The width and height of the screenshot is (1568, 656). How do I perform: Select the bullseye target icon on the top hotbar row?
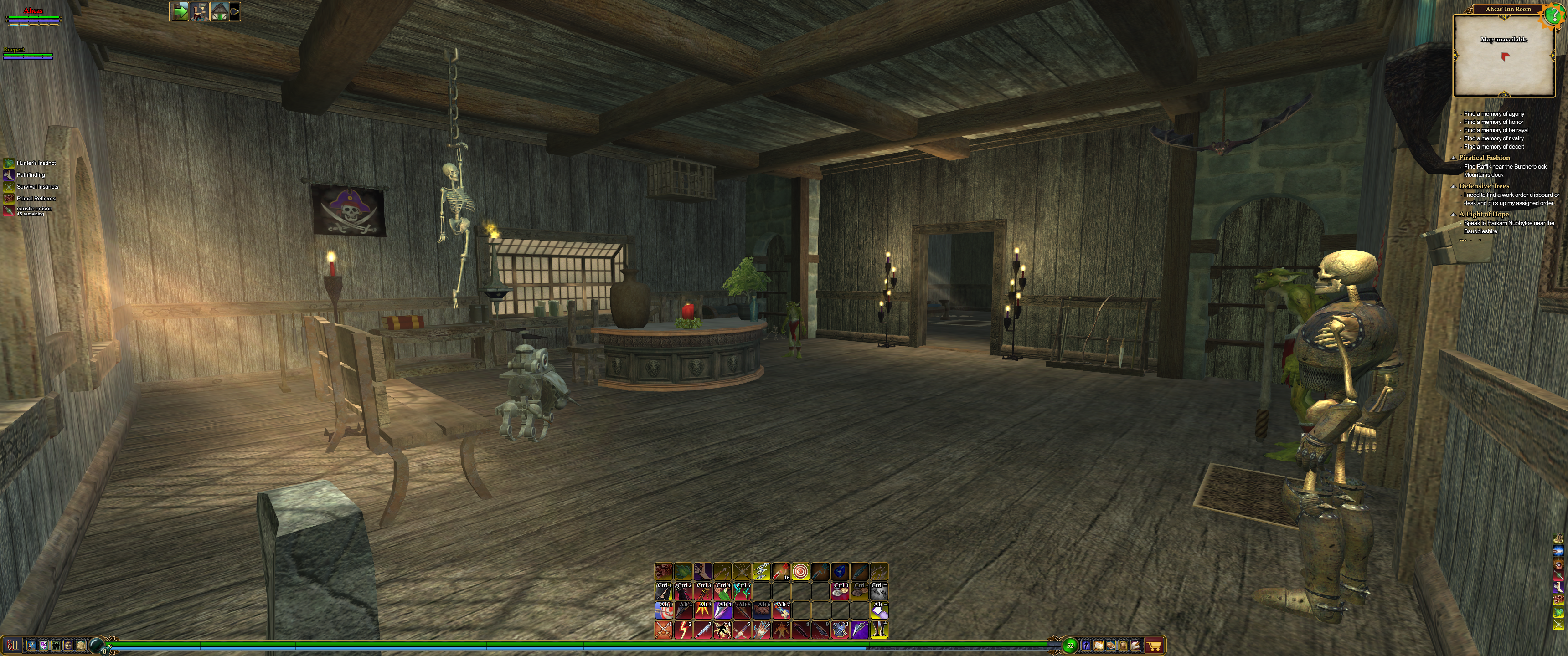(800, 572)
